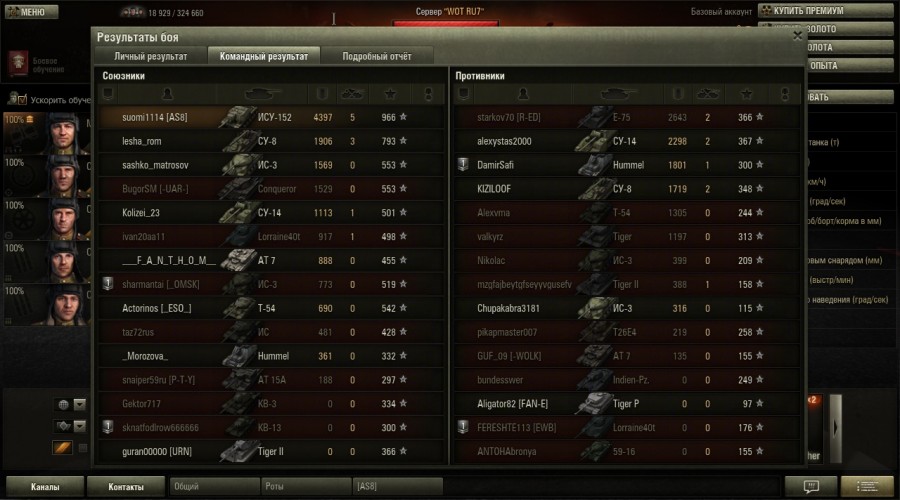
Task: Toggle the Ускорить обучение checkbox
Action: click(x=23, y=100)
